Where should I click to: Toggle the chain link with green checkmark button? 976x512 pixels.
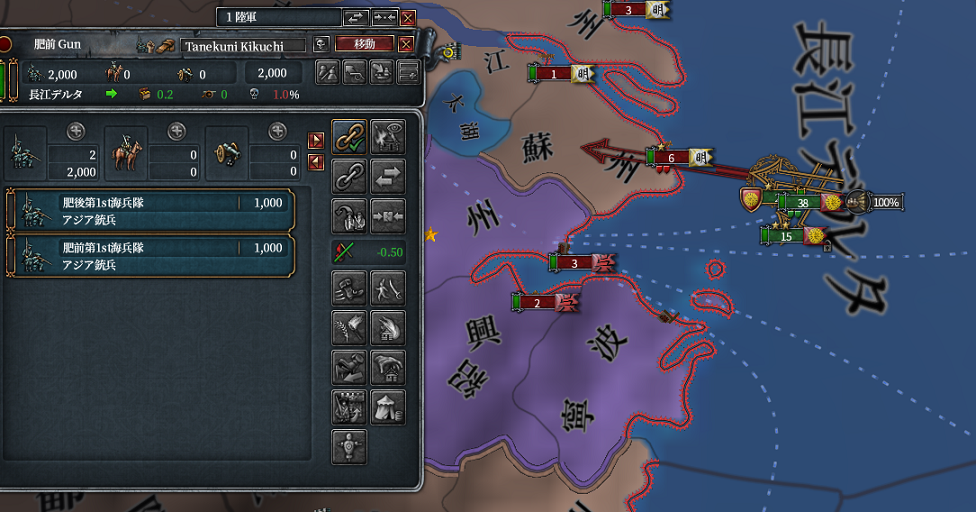click(x=348, y=136)
